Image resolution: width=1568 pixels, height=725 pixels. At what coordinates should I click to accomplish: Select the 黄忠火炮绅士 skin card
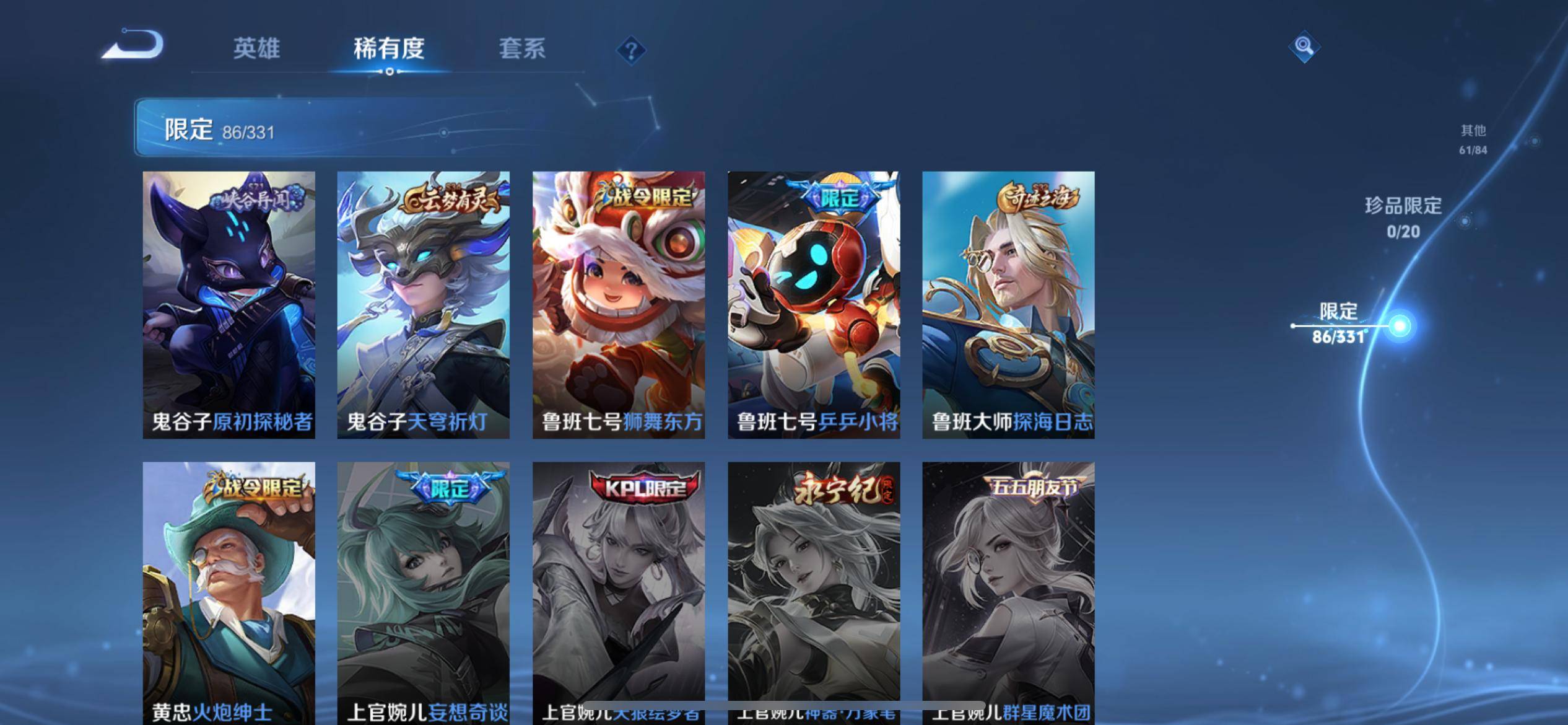pyautogui.click(x=229, y=589)
